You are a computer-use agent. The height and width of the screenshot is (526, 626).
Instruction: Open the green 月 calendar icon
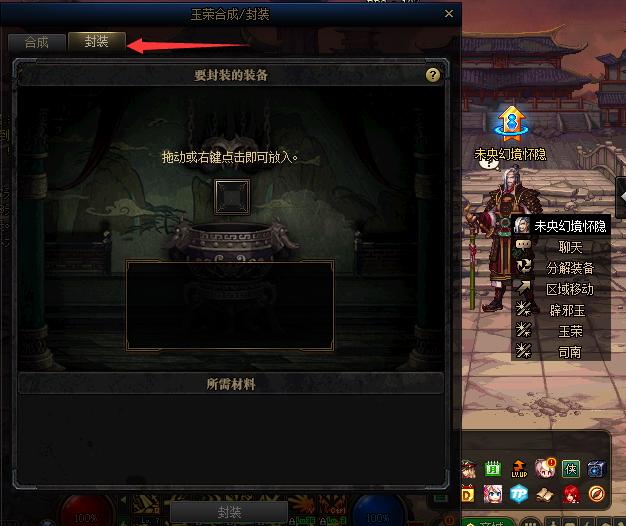click(493, 468)
